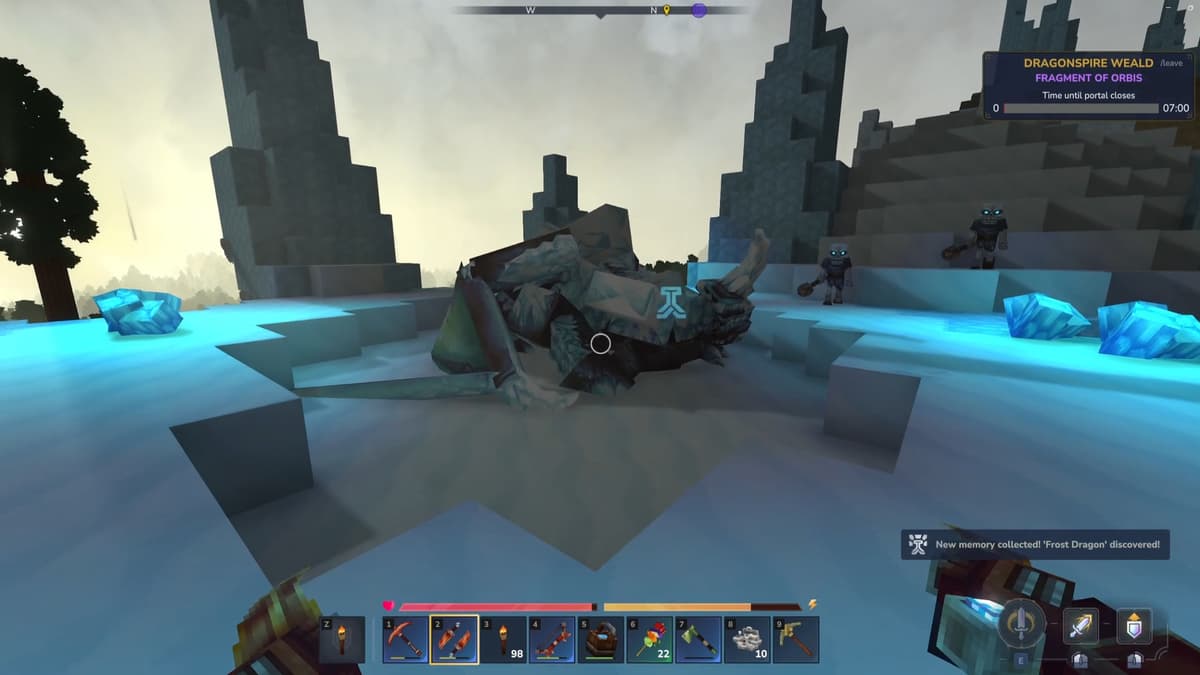Select the twin daggers hotbar slot
1200x675 pixels.
click(x=454, y=639)
